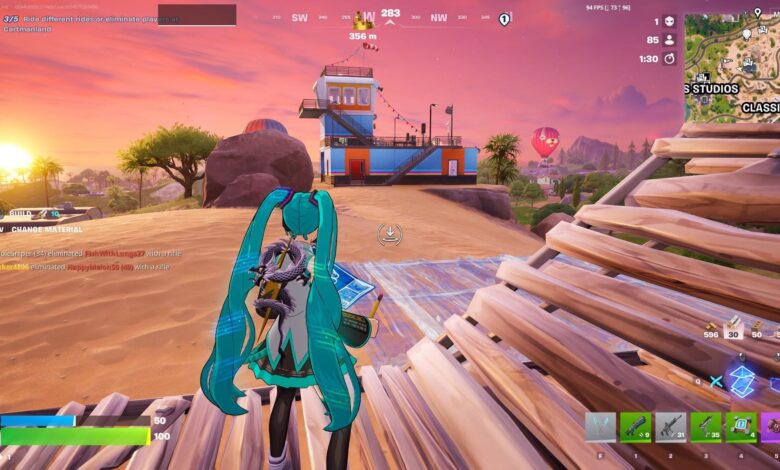Equip the green weapon with 9 ammo
Viewport: 780px width, 470px height.
pyautogui.click(x=635, y=427)
